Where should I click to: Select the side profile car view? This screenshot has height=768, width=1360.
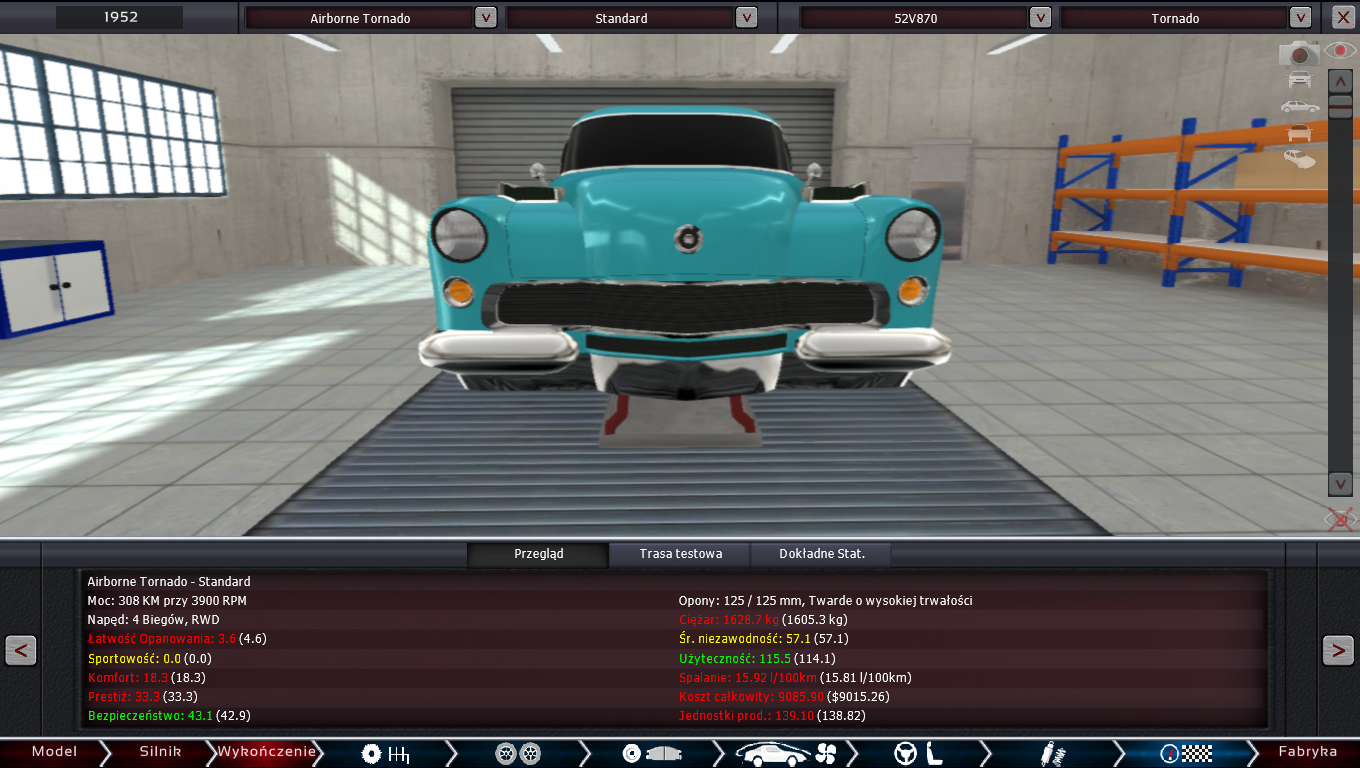pos(1299,106)
